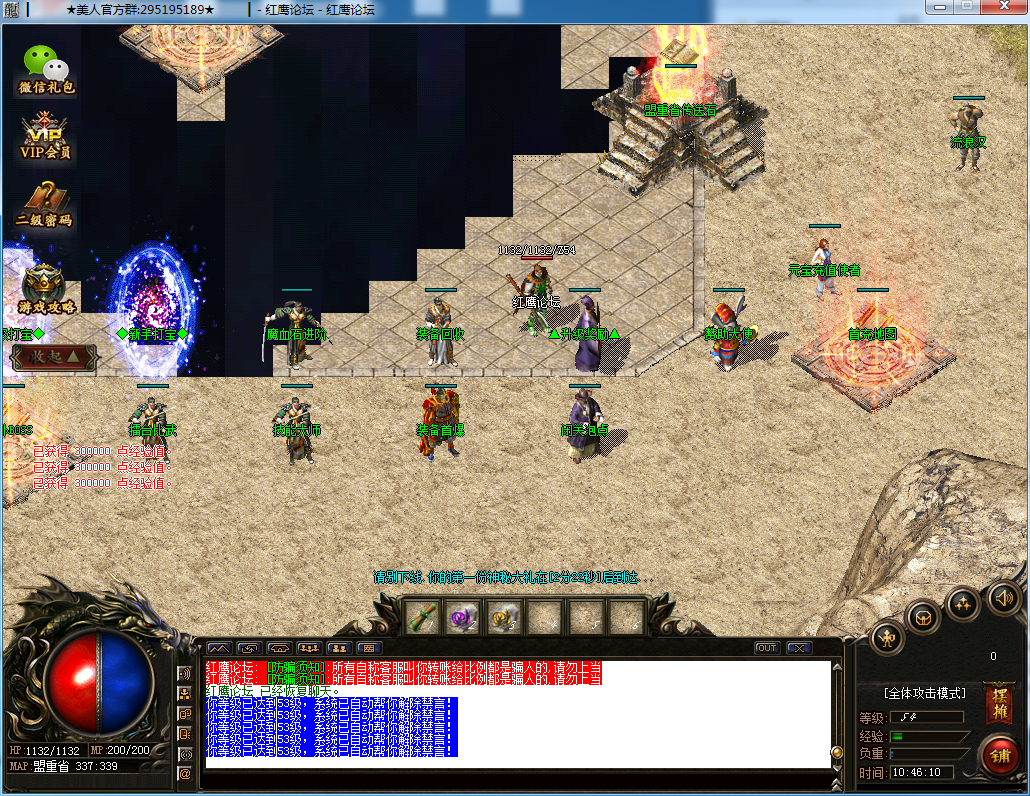This screenshot has width=1030, height=796.
Task: Toggle sound with the speaker button
Action: pos(1003,598)
